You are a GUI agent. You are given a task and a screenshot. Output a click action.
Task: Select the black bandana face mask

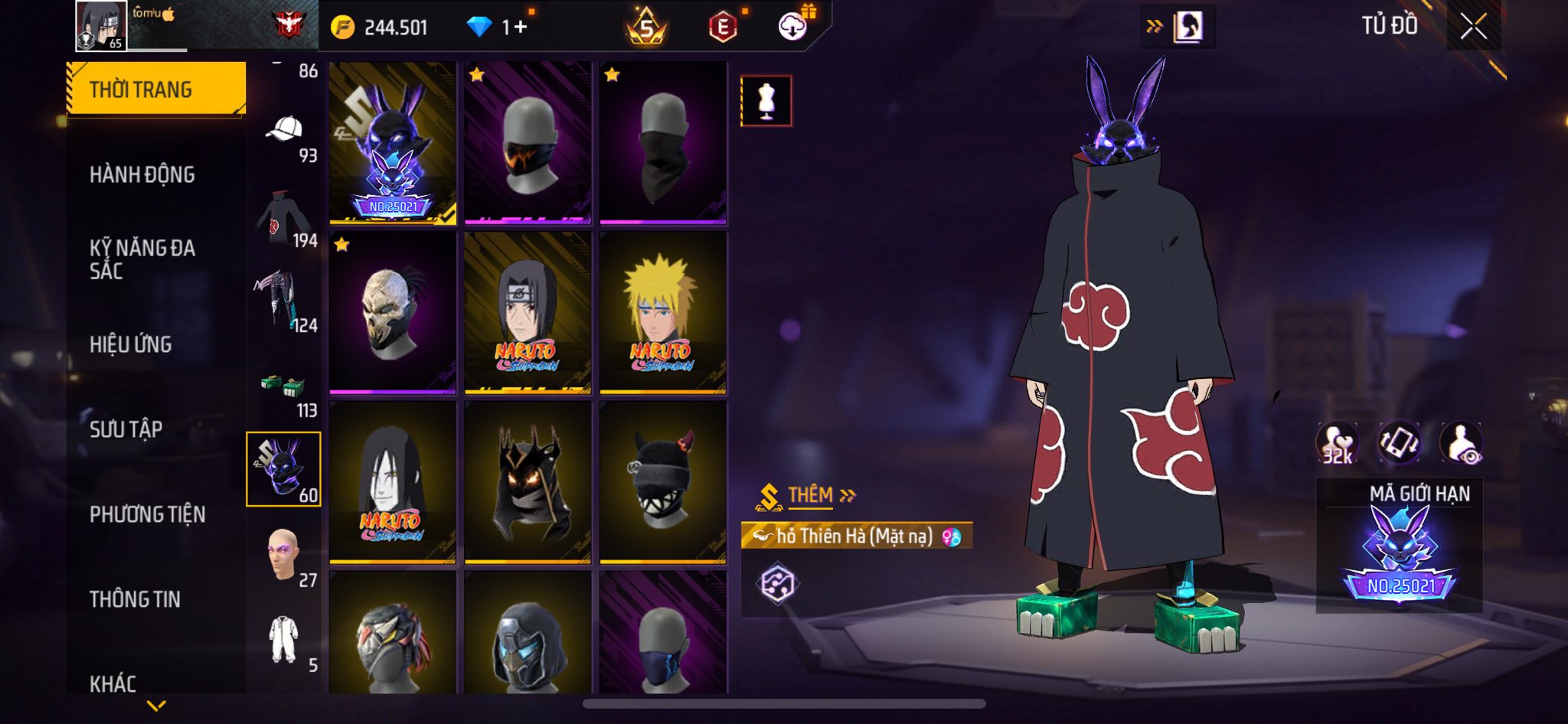click(663, 143)
